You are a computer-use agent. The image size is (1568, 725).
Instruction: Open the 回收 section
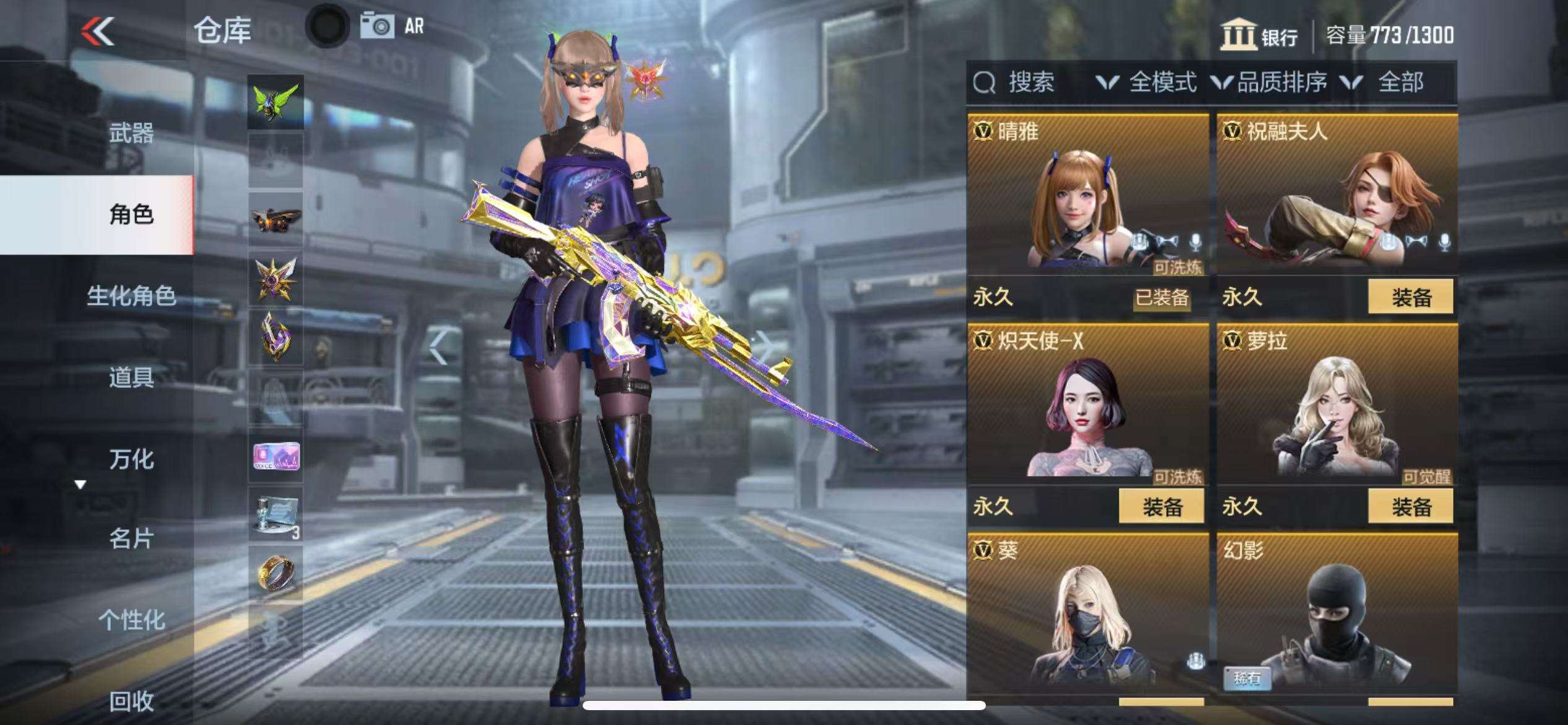[x=131, y=700]
